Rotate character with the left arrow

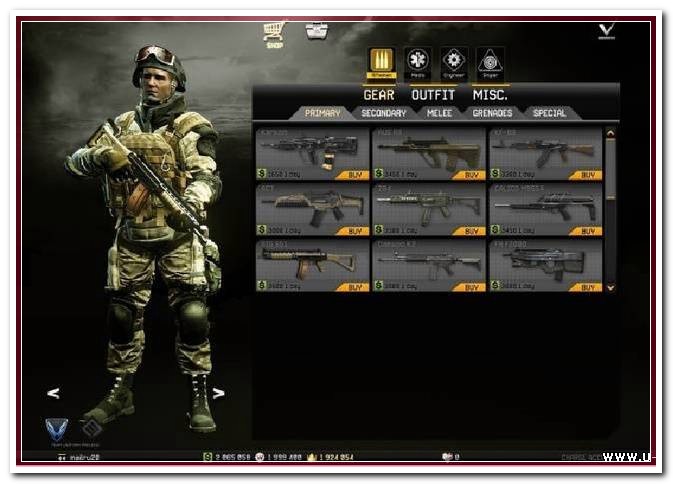53,393
